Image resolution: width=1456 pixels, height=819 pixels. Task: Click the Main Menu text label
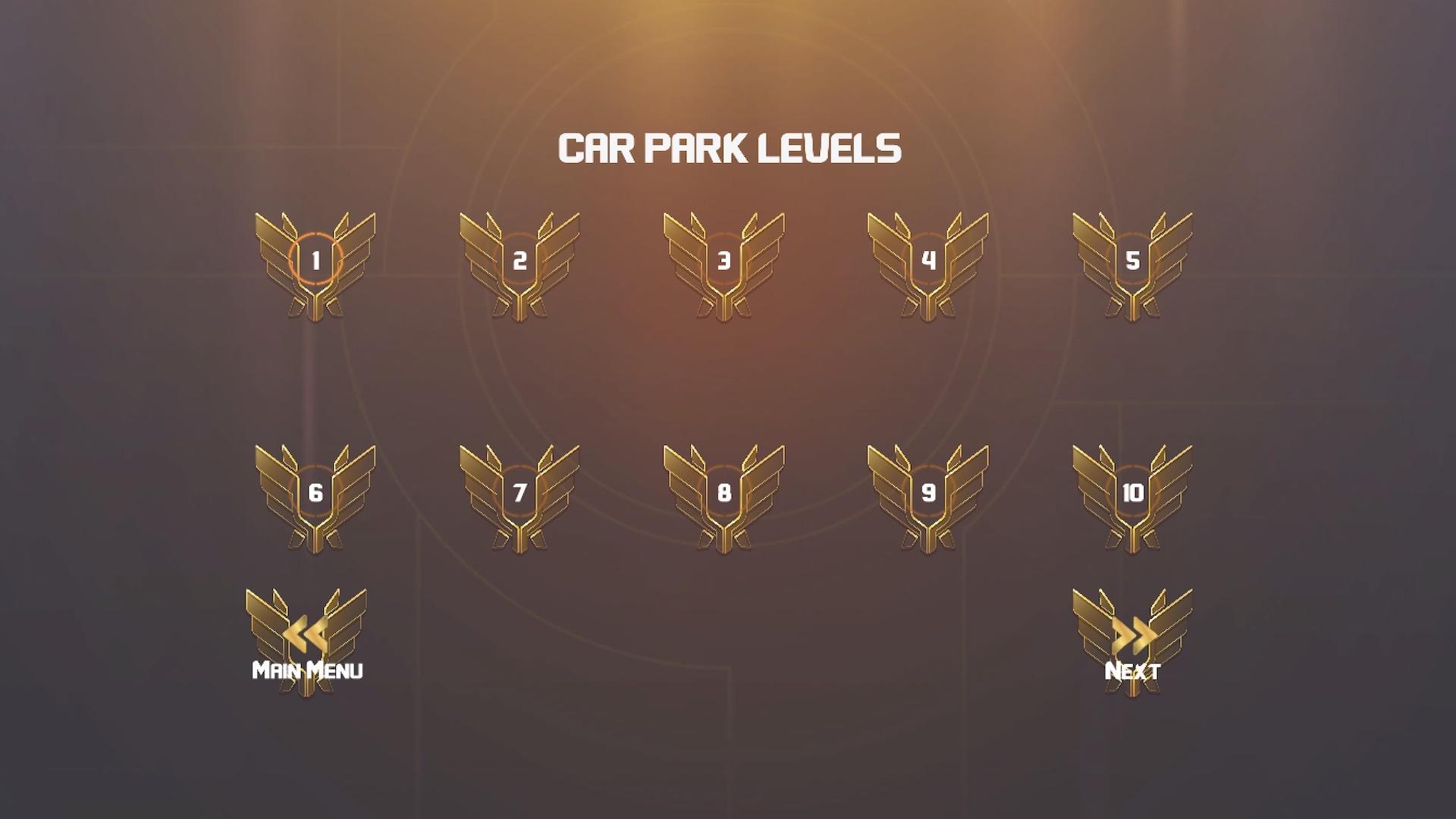pos(306,670)
